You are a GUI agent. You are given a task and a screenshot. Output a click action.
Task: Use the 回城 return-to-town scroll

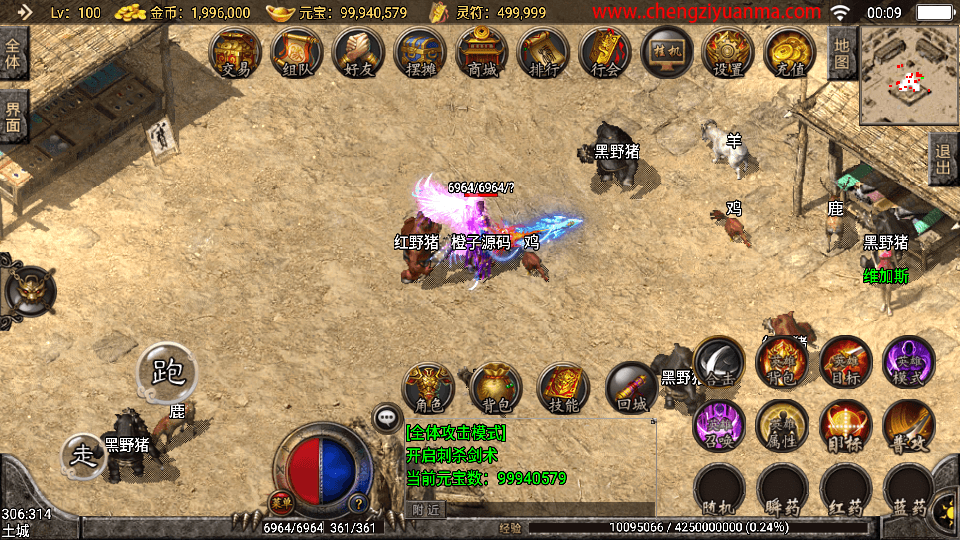click(632, 390)
